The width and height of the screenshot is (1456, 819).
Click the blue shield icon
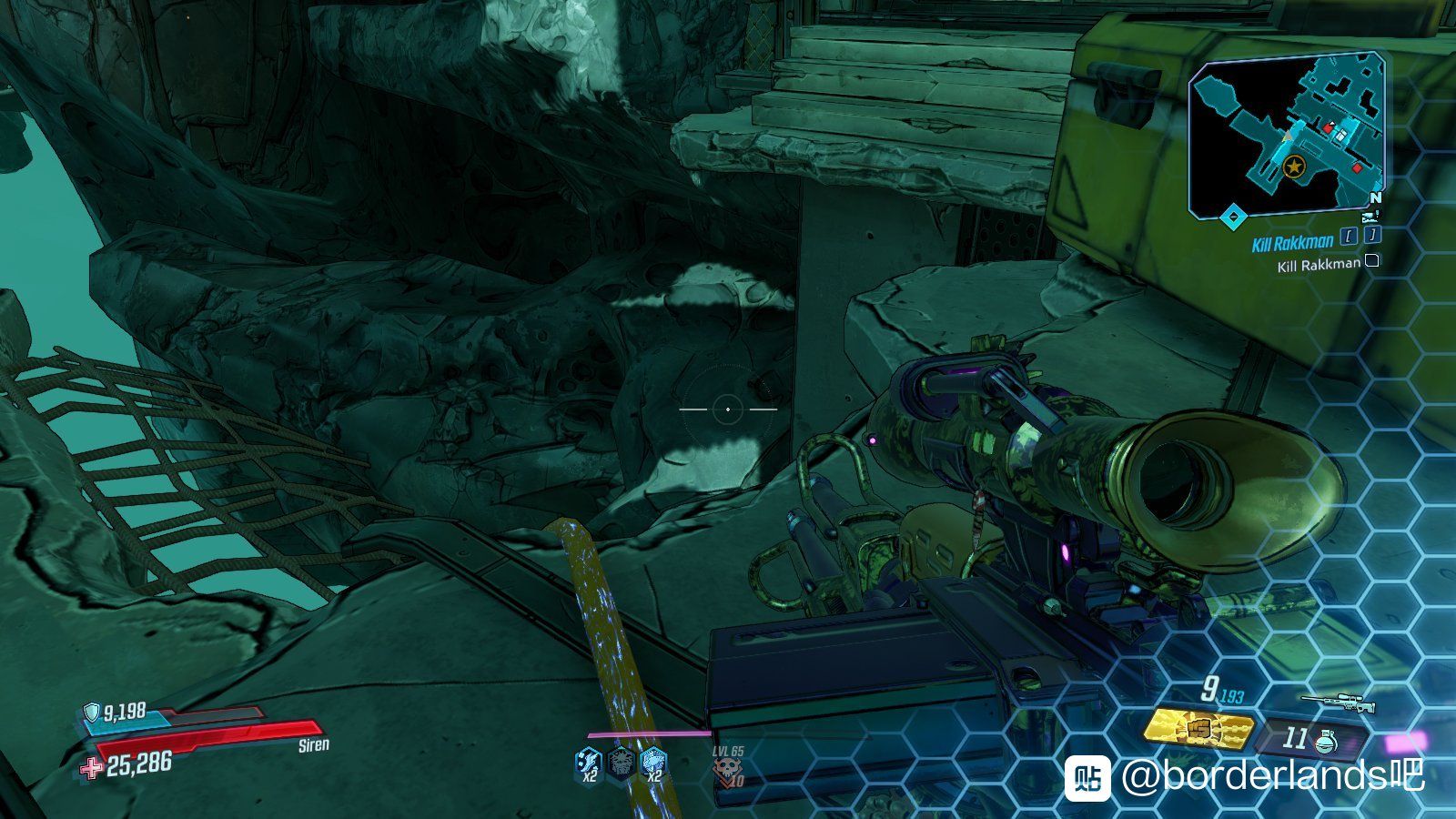92,712
